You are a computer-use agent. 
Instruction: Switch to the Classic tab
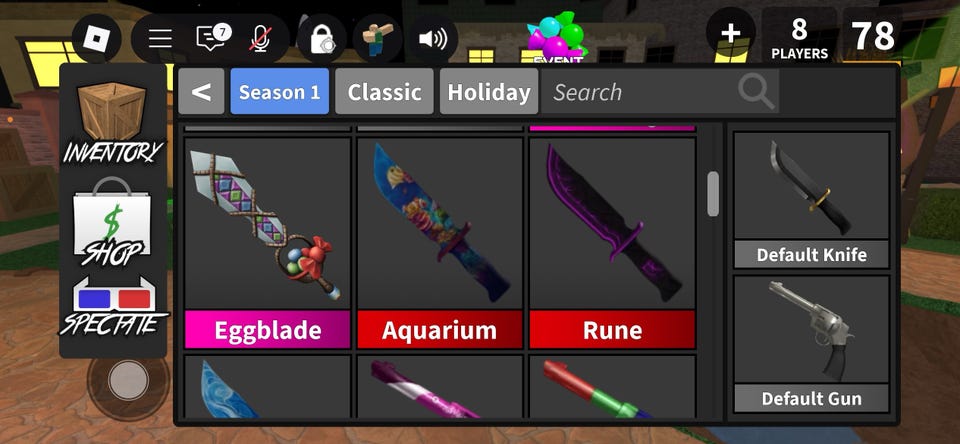[384, 92]
